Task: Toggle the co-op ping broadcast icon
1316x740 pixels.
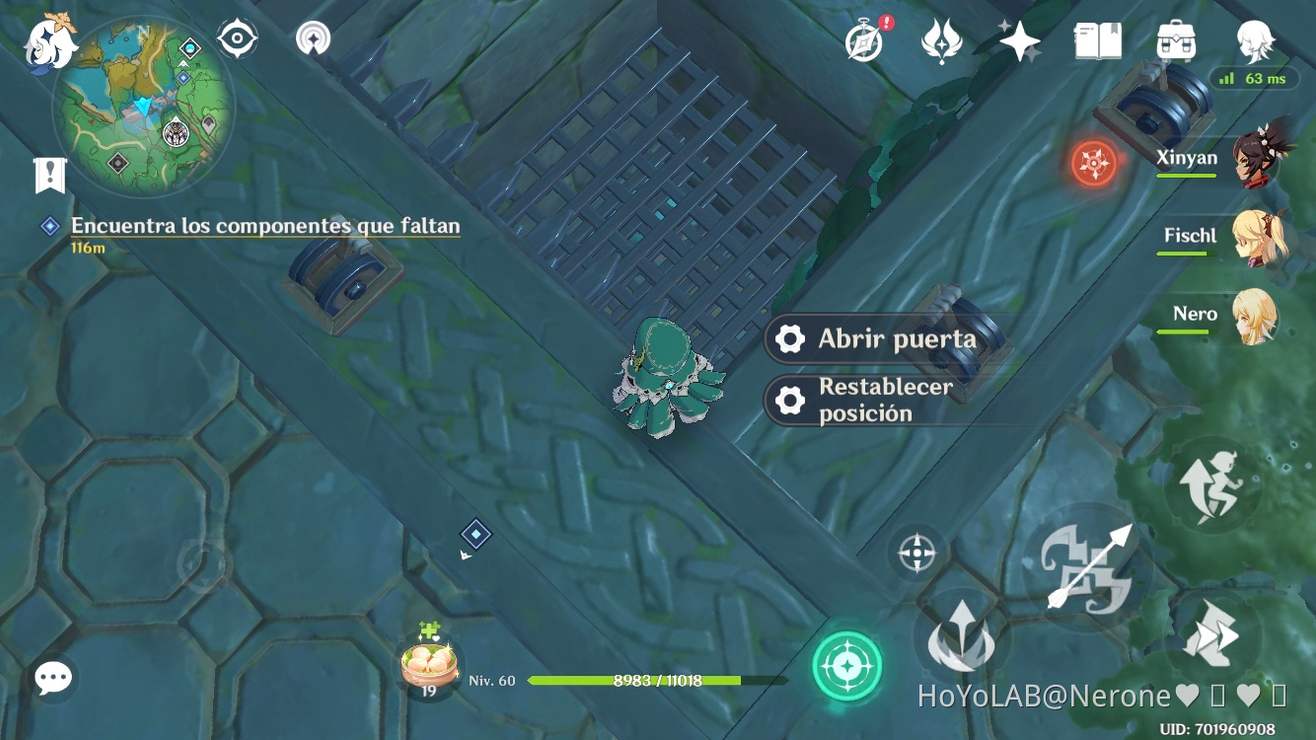Action: point(313,37)
